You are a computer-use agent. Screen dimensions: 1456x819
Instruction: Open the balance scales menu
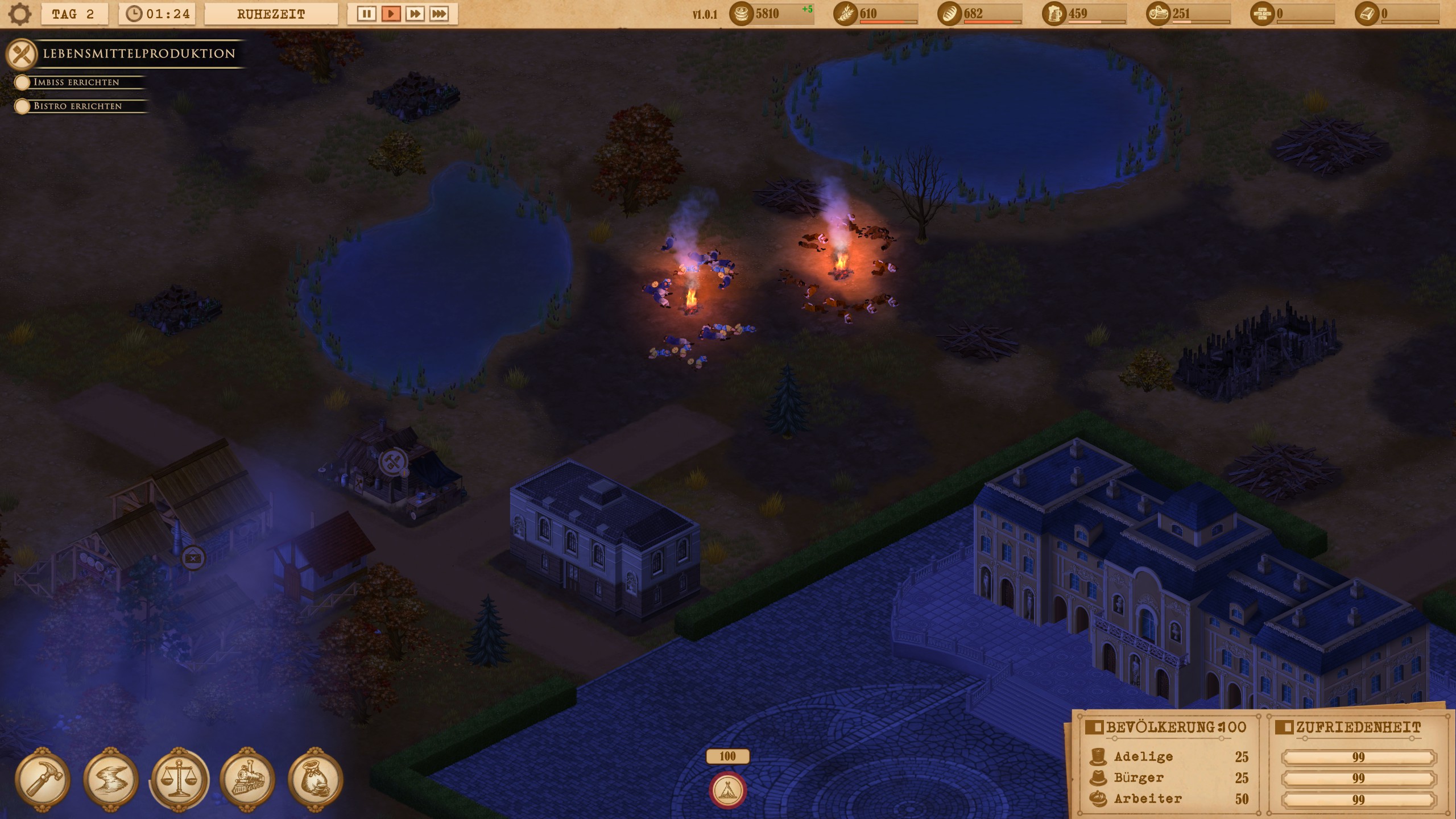(179, 779)
